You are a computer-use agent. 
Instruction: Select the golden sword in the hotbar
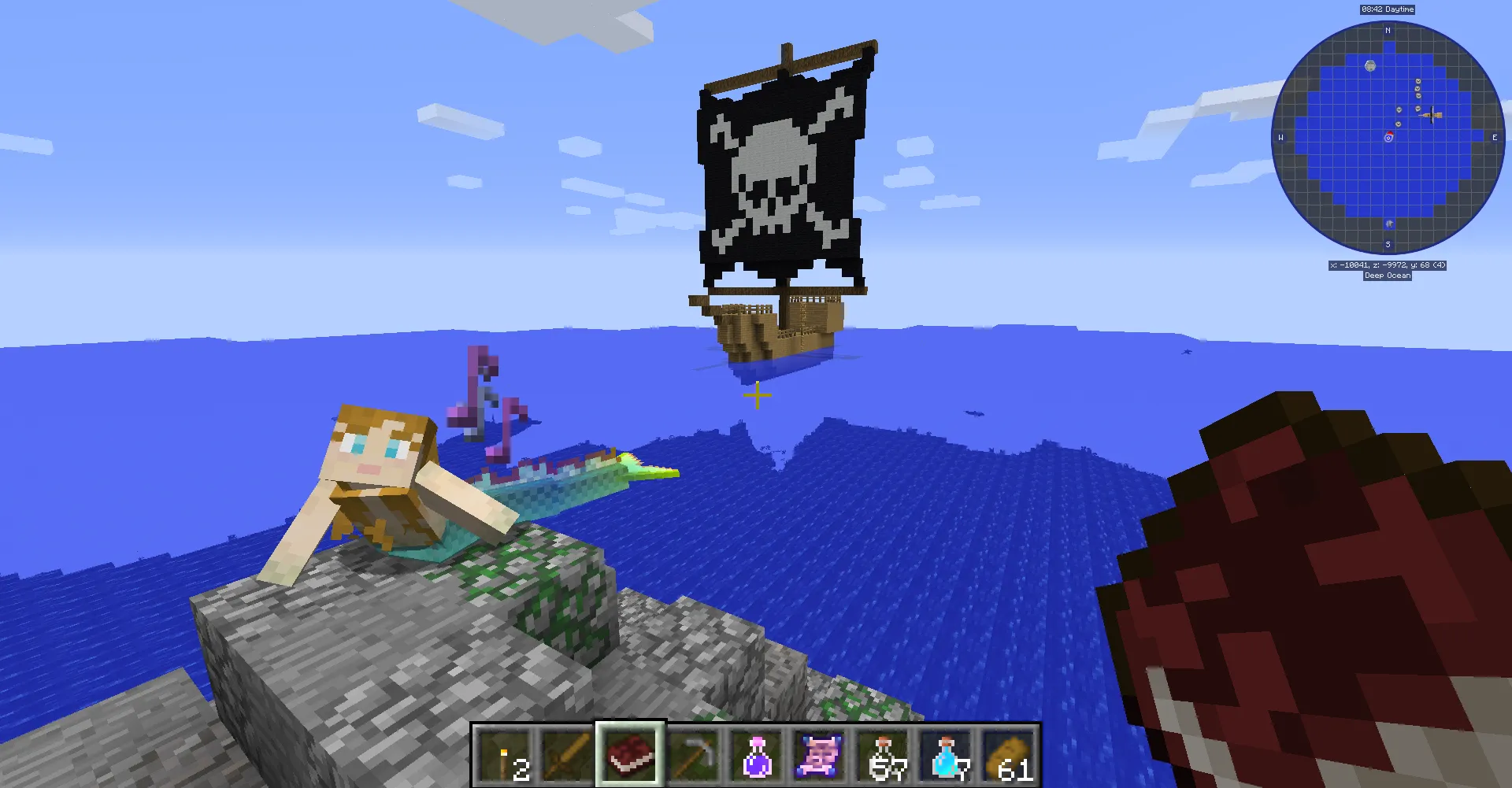[569, 756]
